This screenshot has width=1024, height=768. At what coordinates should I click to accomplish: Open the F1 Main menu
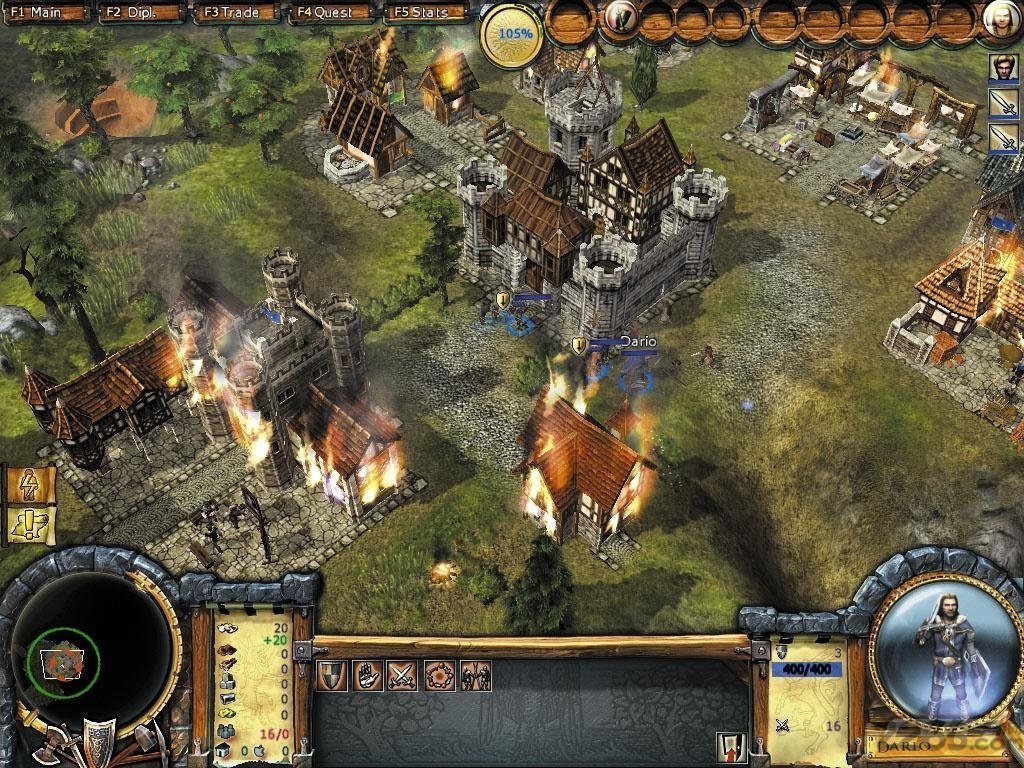pos(46,12)
